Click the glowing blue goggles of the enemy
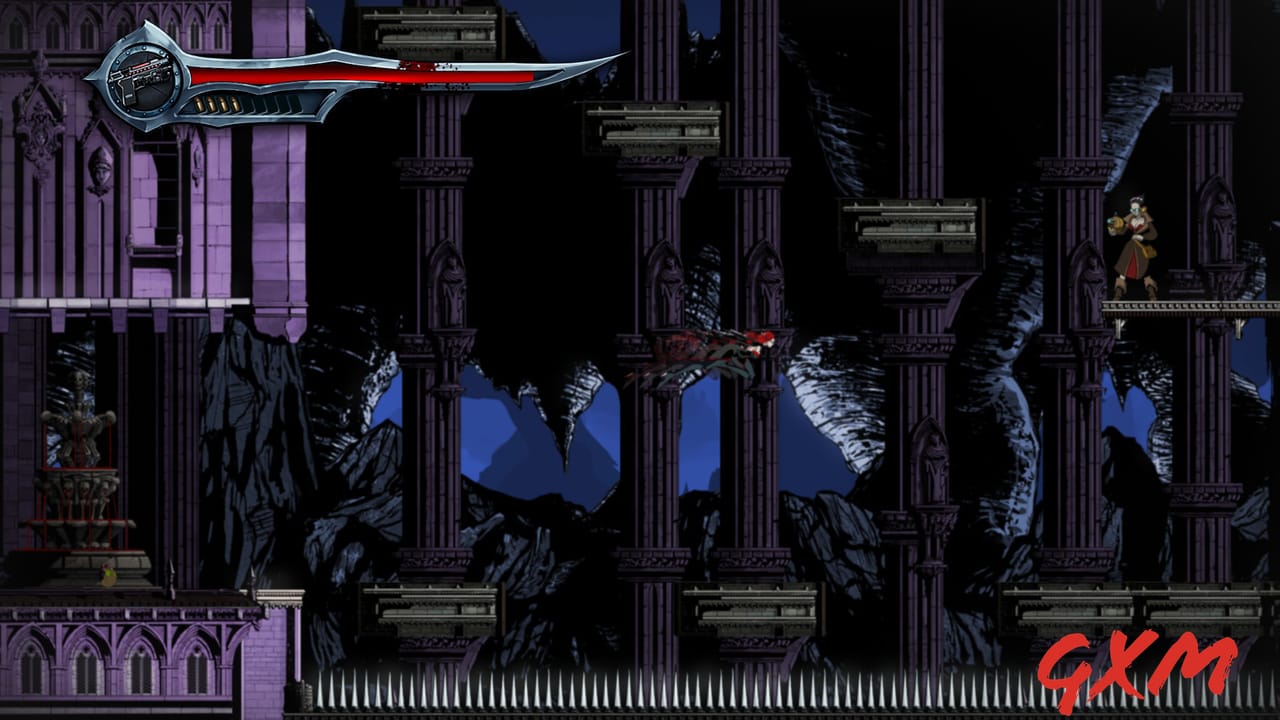 coord(1136,210)
